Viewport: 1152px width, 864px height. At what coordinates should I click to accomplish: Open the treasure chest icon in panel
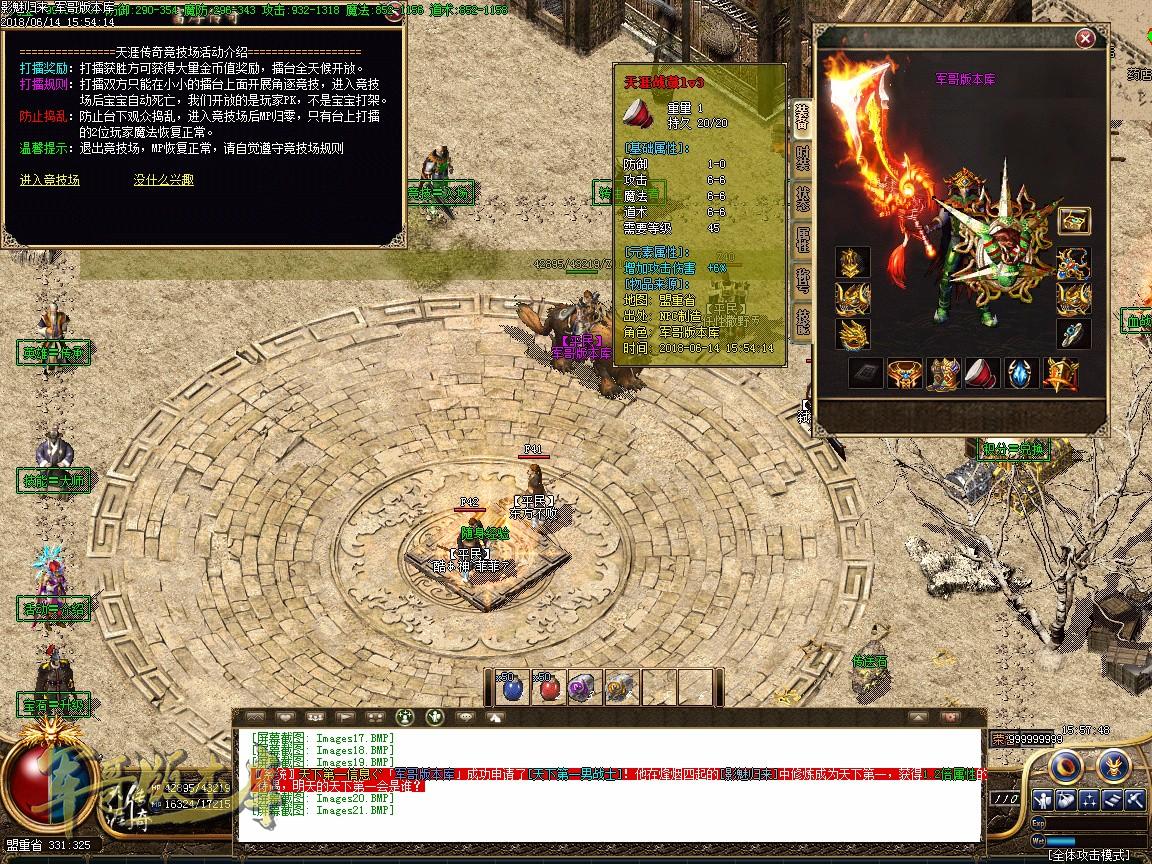(1074, 220)
